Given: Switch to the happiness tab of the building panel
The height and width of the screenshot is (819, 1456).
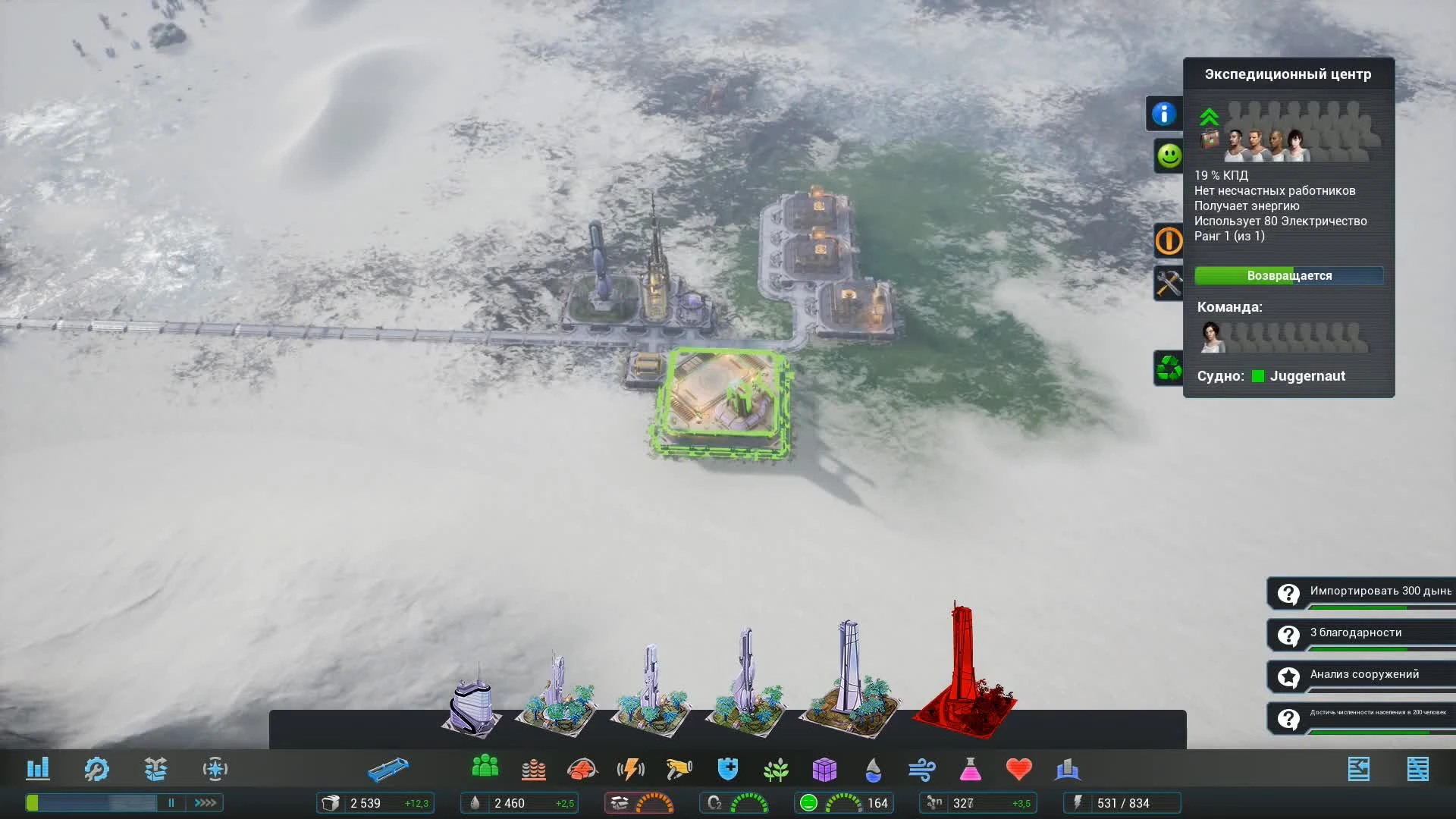Looking at the screenshot, I should click(1168, 157).
